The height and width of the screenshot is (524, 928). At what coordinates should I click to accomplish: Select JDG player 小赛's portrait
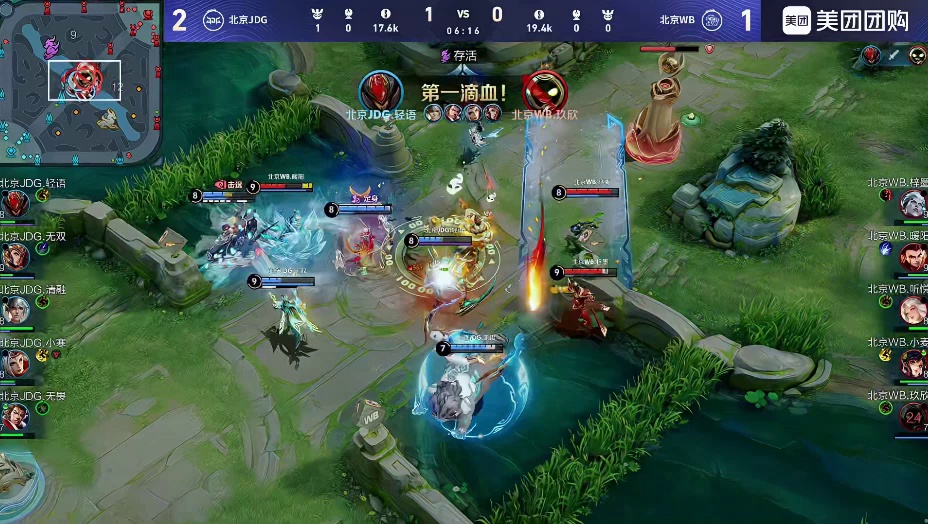[14, 364]
